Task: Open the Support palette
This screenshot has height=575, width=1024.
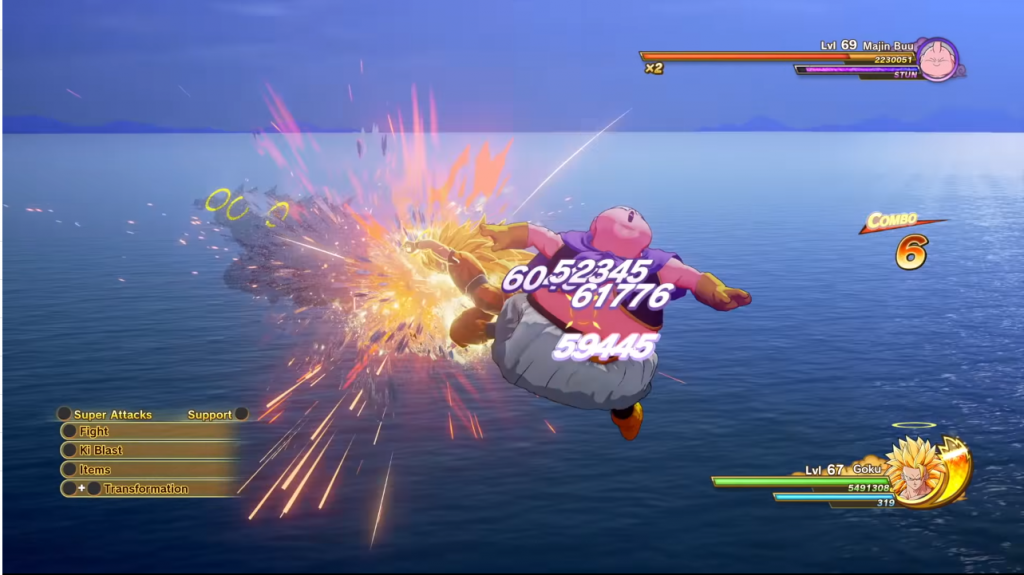Action: pyautogui.click(x=210, y=414)
